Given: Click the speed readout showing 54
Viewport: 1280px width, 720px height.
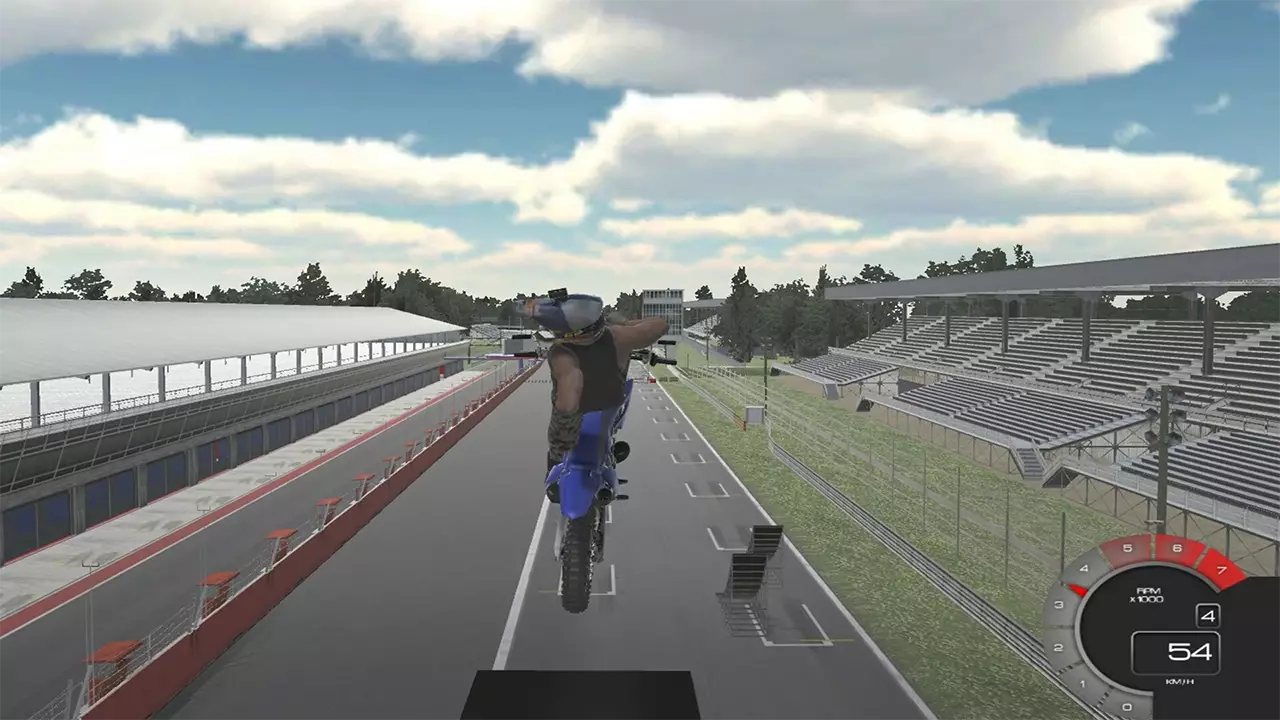Looking at the screenshot, I should 1190,652.
